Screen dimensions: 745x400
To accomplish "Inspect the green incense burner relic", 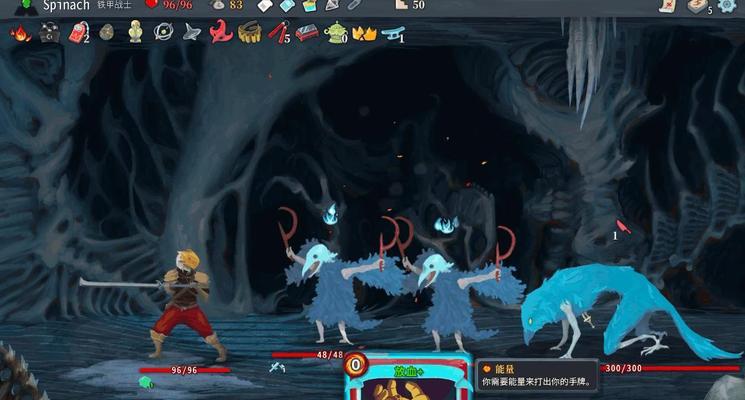I will 336,33.
